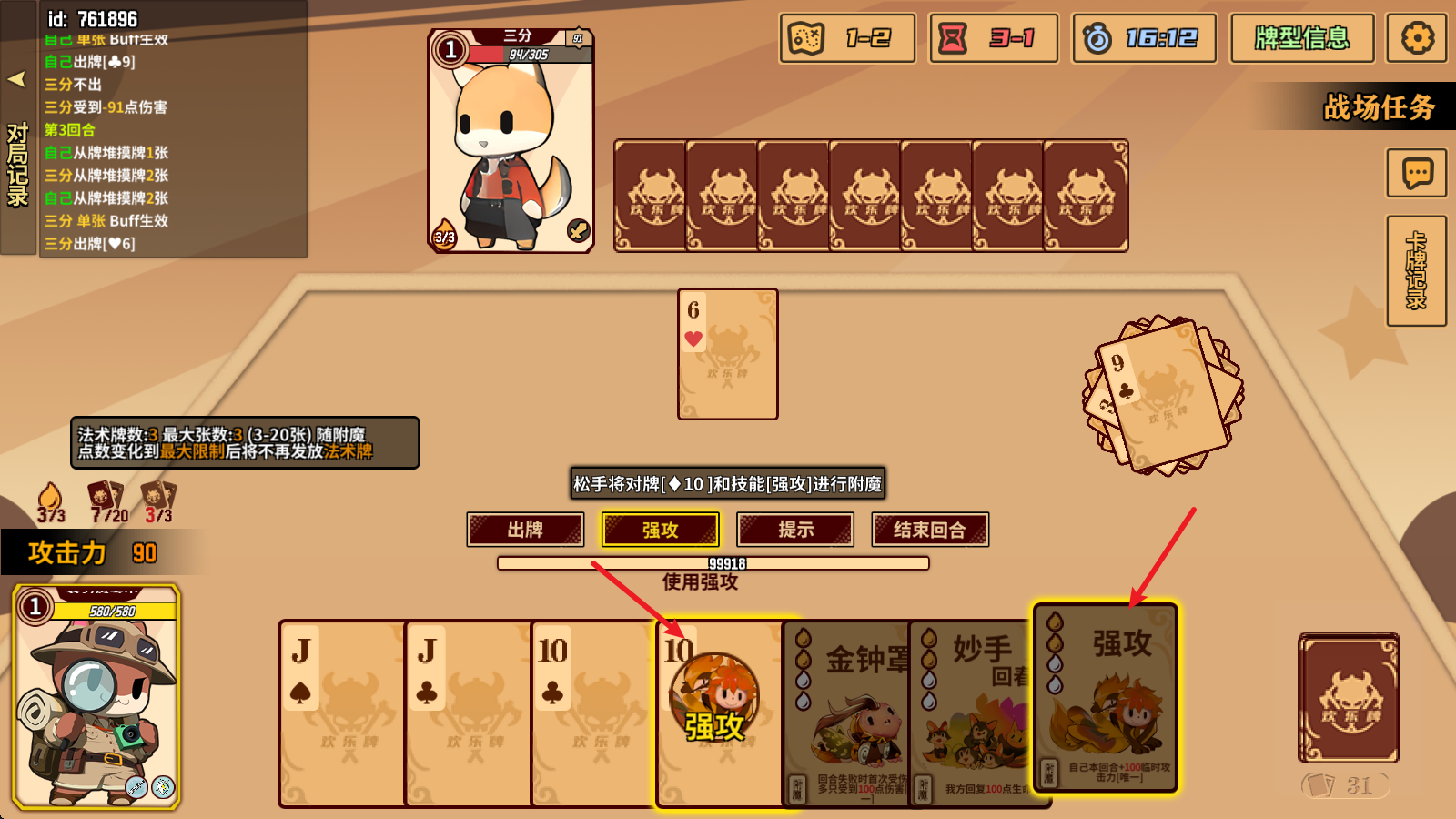Screen dimensions: 1456x819
Task: Click the small camera icon on player portrait
Action: pos(128,736)
